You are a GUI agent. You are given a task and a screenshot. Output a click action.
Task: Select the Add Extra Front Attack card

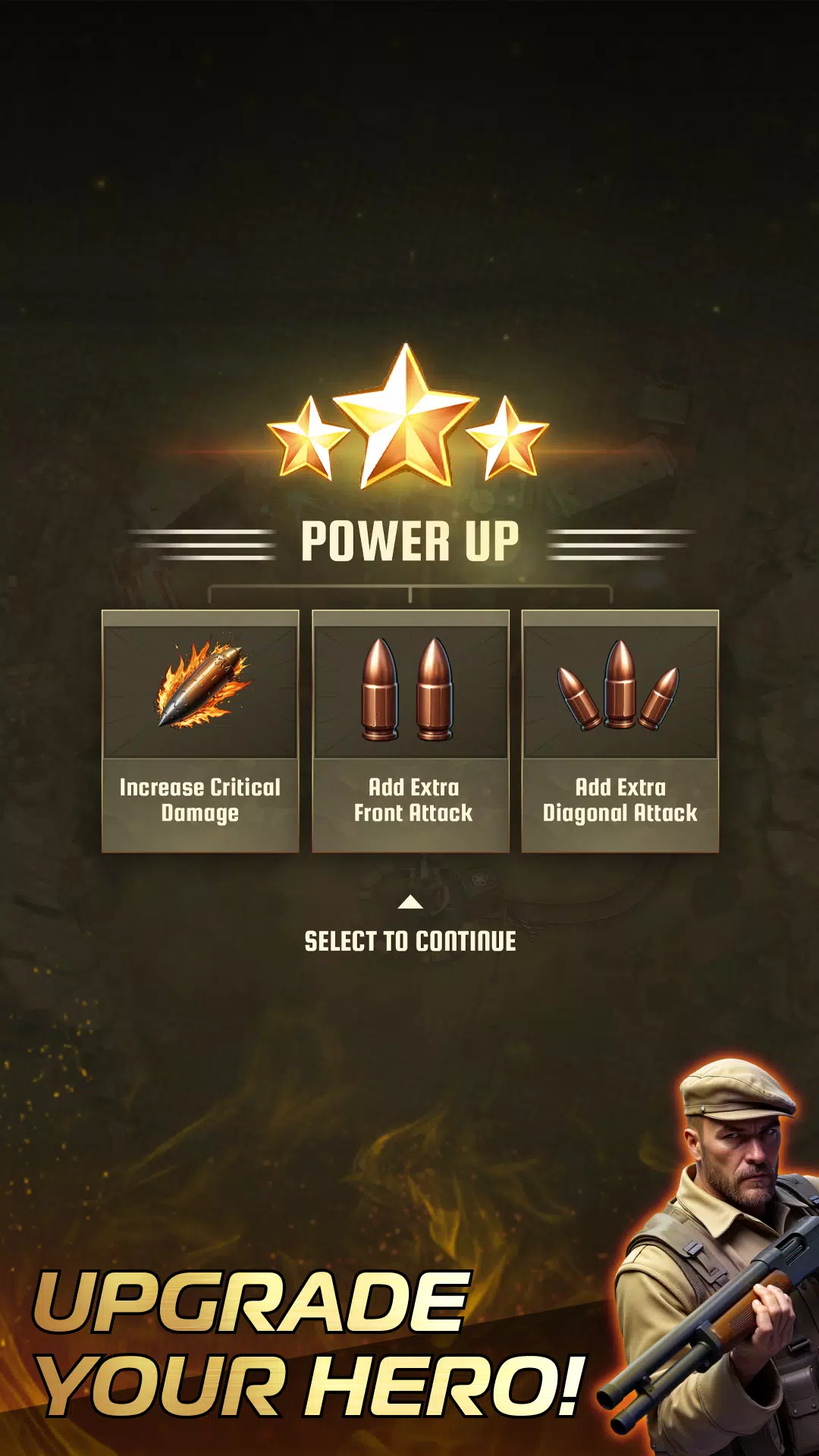410,731
